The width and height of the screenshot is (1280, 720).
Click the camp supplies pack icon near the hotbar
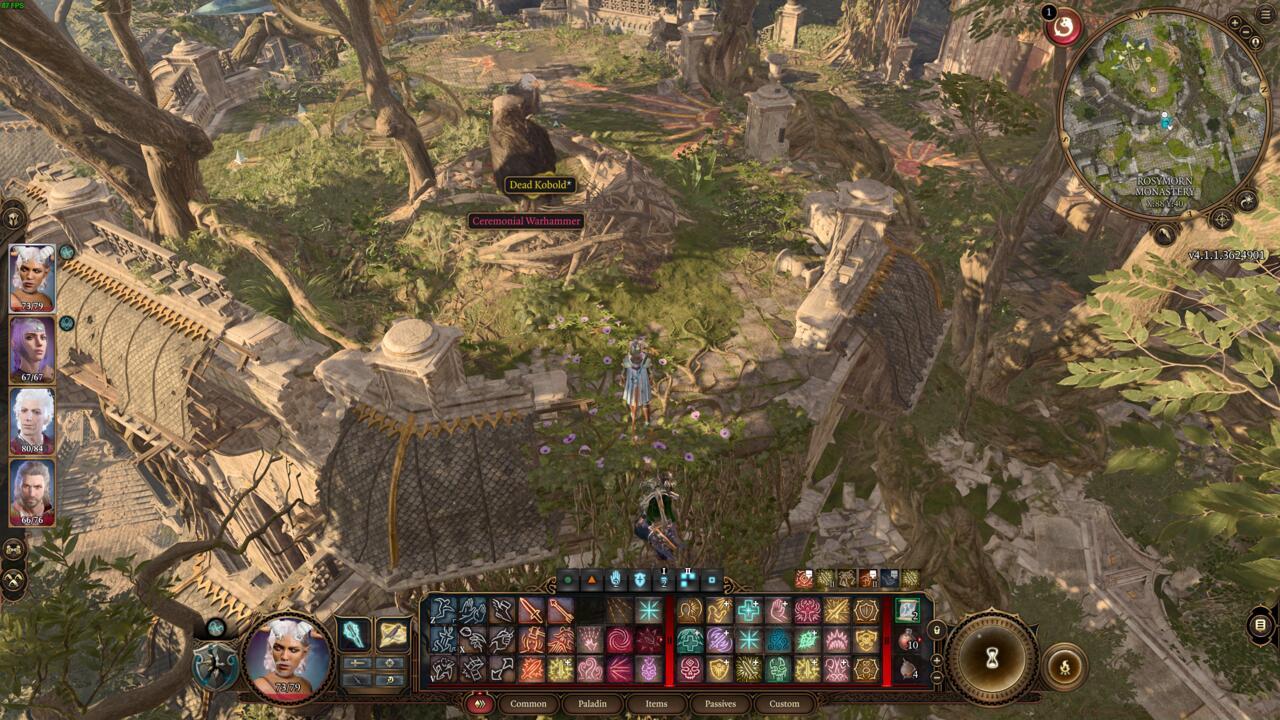coord(906,671)
